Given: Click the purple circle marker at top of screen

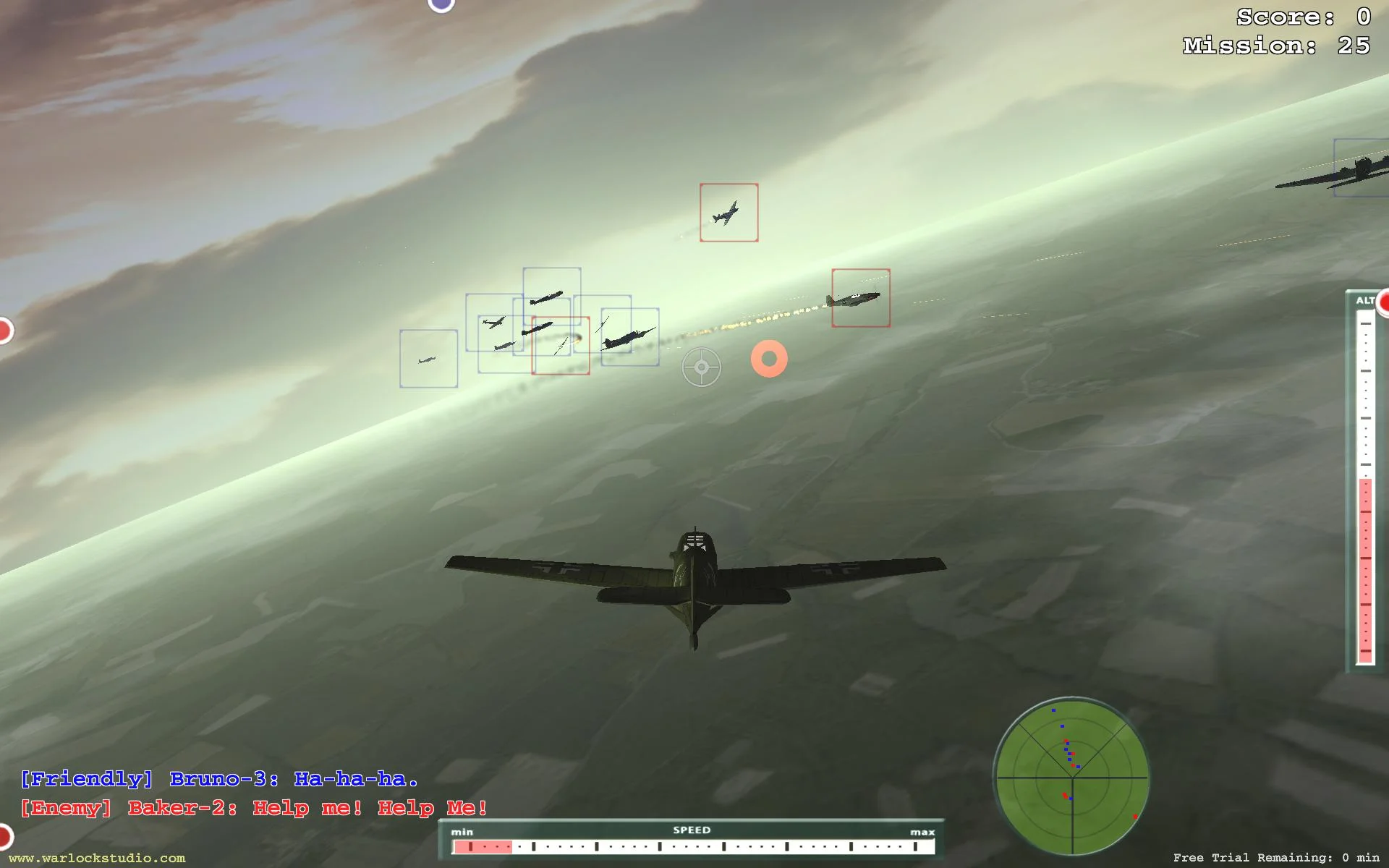Looking at the screenshot, I should [x=439, y=6].
